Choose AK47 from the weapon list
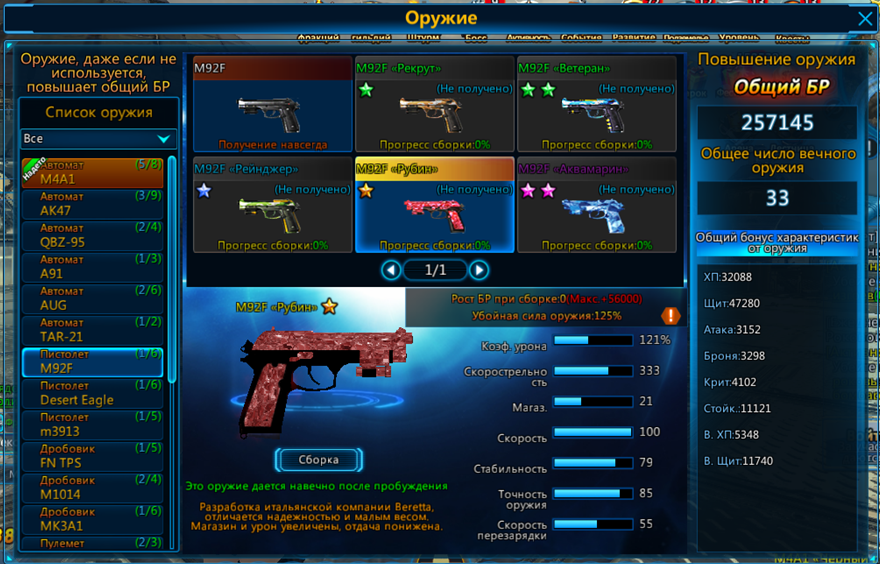Screen dimensions: 880x564 (92, 205)
